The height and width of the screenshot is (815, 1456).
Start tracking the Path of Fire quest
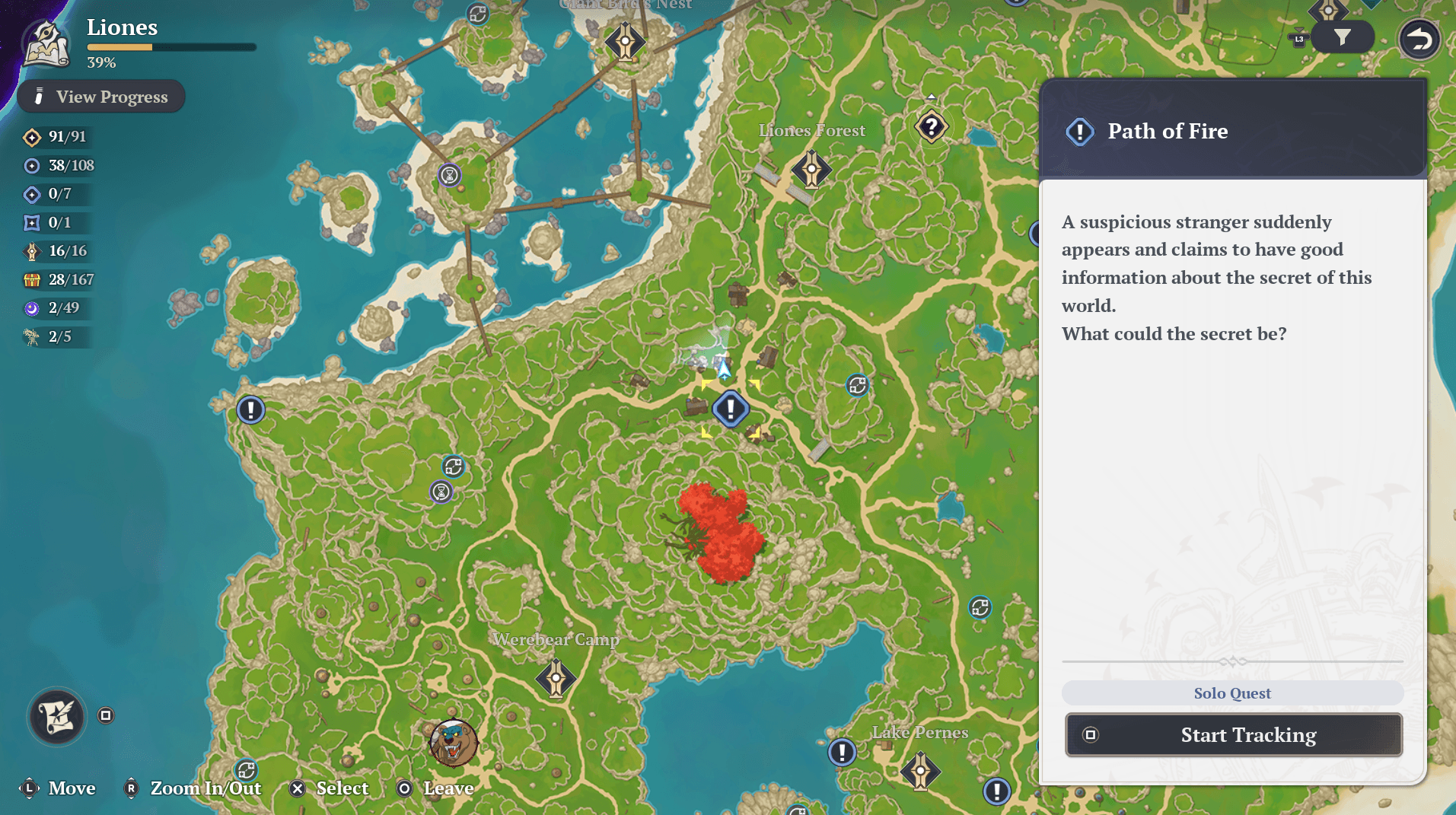[x=1233, y=734]
